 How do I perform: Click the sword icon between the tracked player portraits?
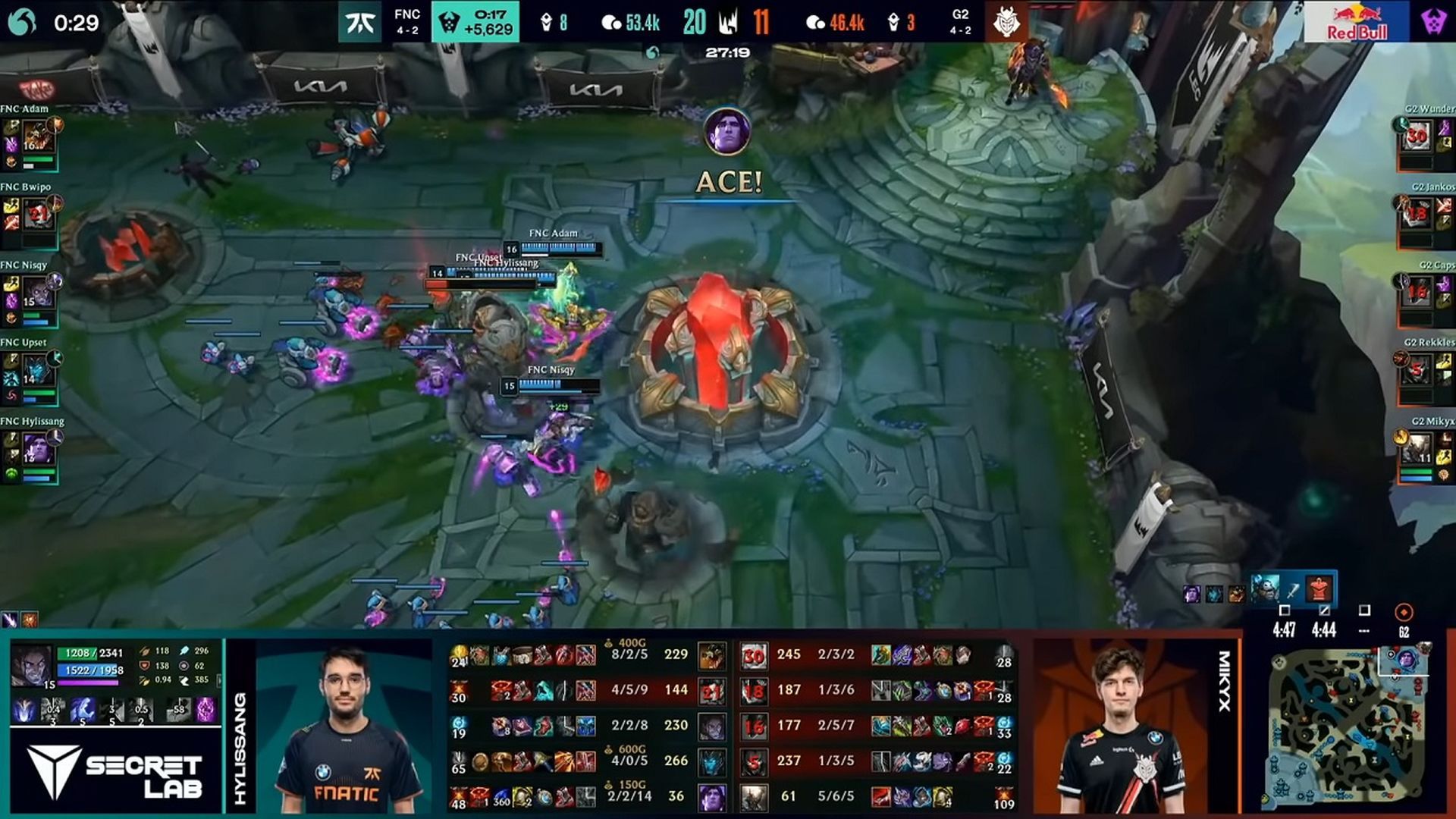coord(1293,591)
